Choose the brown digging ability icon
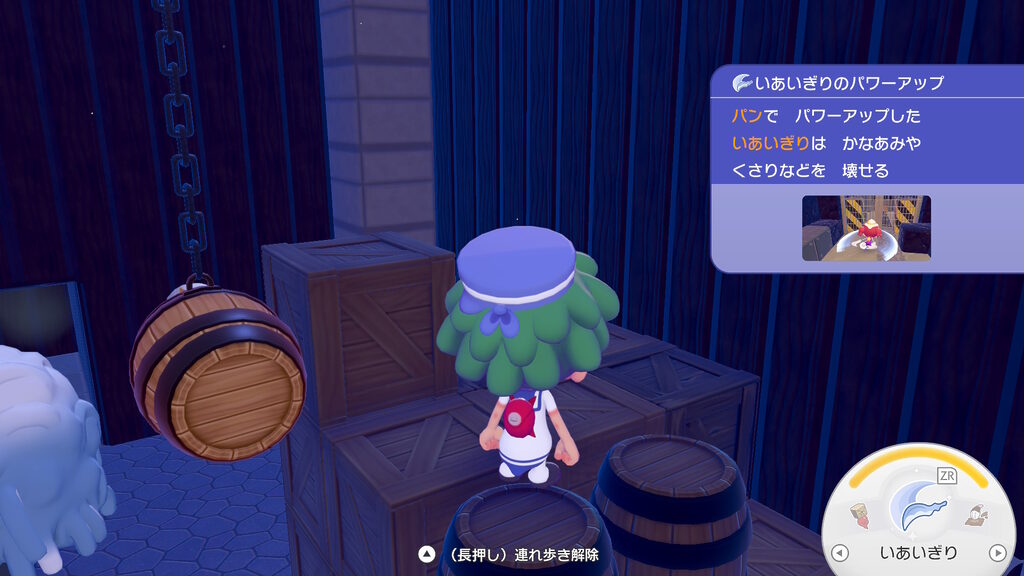Image resolution: width=1024 pixels, height=576 pixels. coord(975,516)
